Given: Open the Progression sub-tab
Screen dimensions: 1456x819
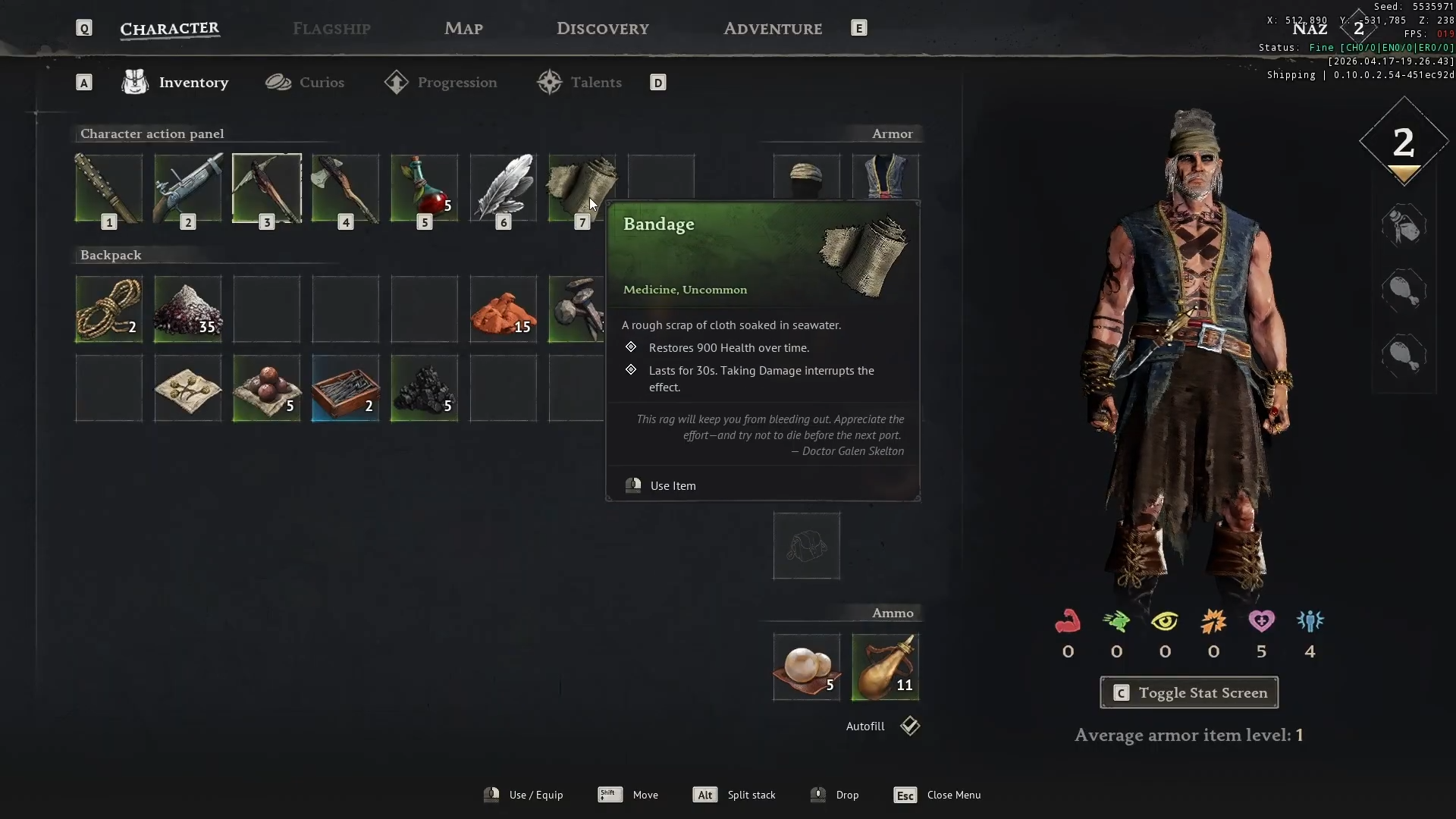Looking at the screenshot, I should pyautogui.click(x=441, y=83).
